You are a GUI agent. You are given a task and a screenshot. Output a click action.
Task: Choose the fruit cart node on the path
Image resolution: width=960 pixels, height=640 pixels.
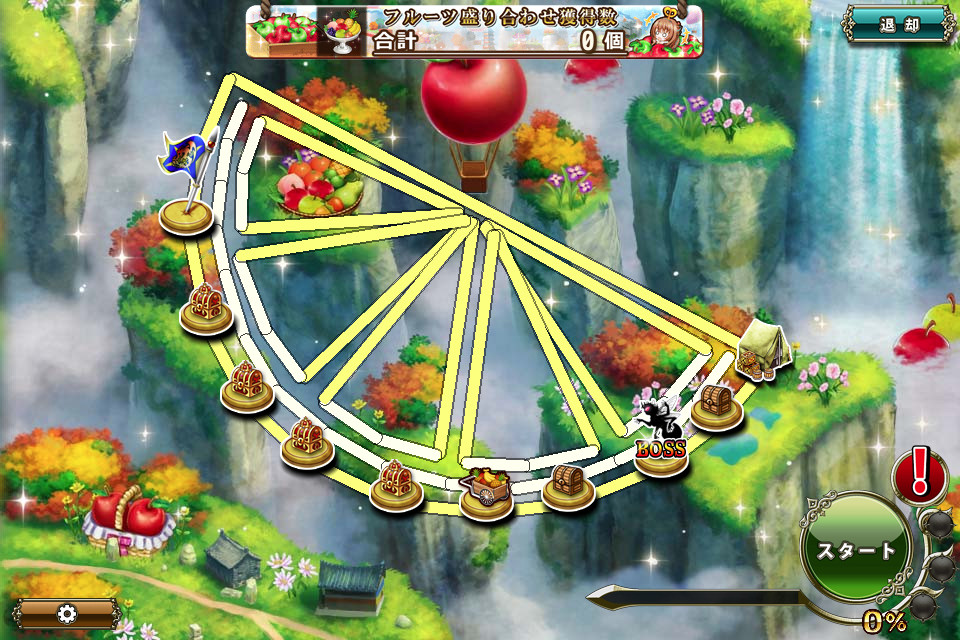click(486, 488)
